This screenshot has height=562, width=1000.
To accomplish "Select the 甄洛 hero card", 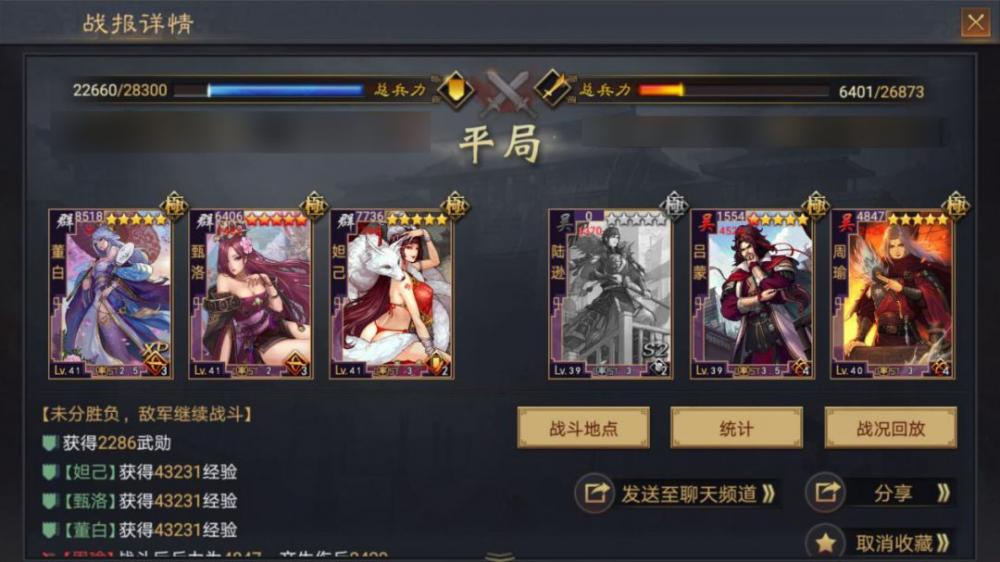I will 250,294.
